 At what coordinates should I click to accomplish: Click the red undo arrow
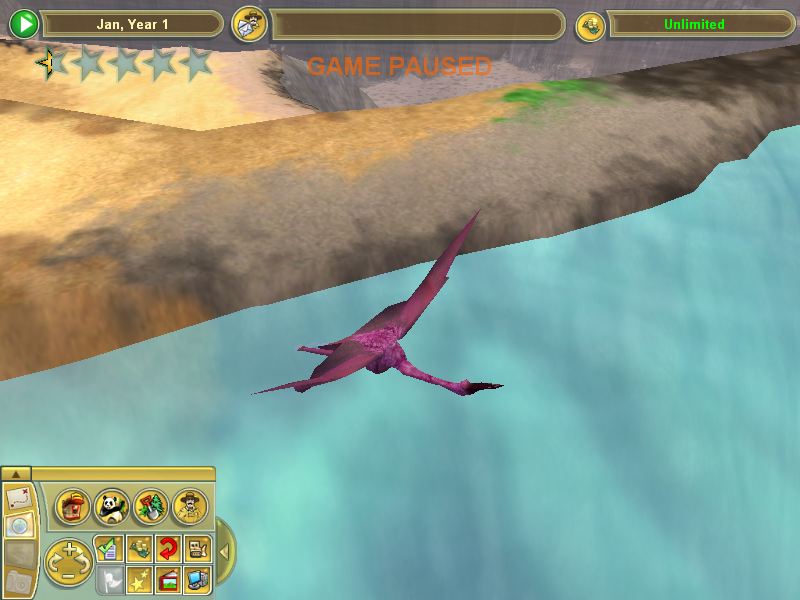pyautogui.click(x=168, y=548)
